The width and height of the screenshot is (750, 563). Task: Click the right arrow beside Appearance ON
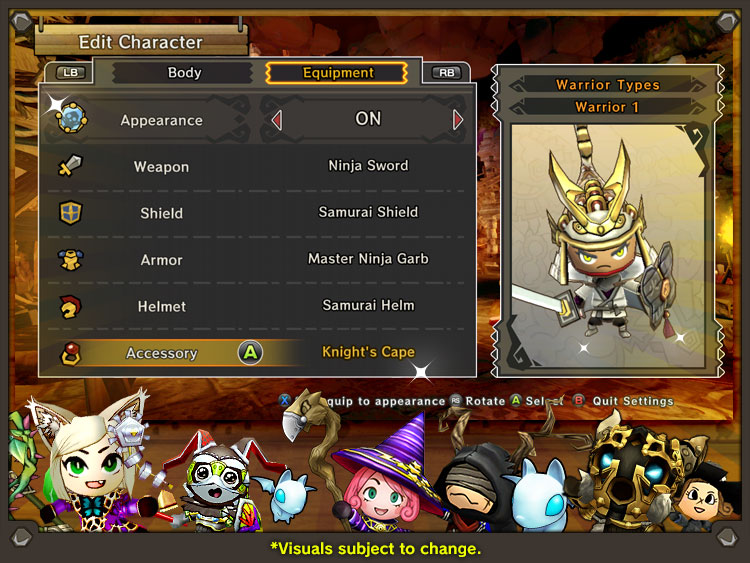(x=458, y=120)
